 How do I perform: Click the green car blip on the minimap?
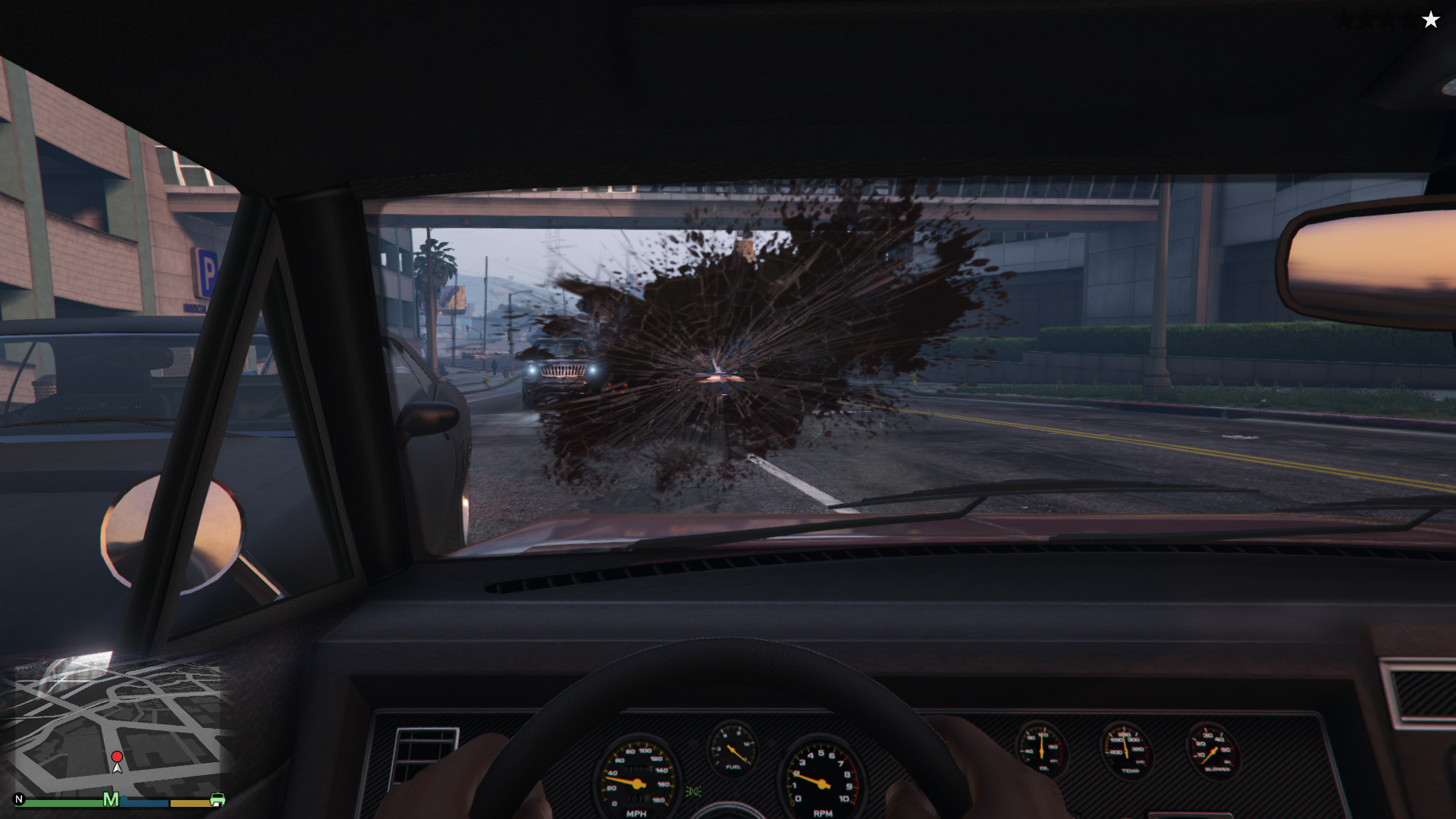click(x=217, y=799)
